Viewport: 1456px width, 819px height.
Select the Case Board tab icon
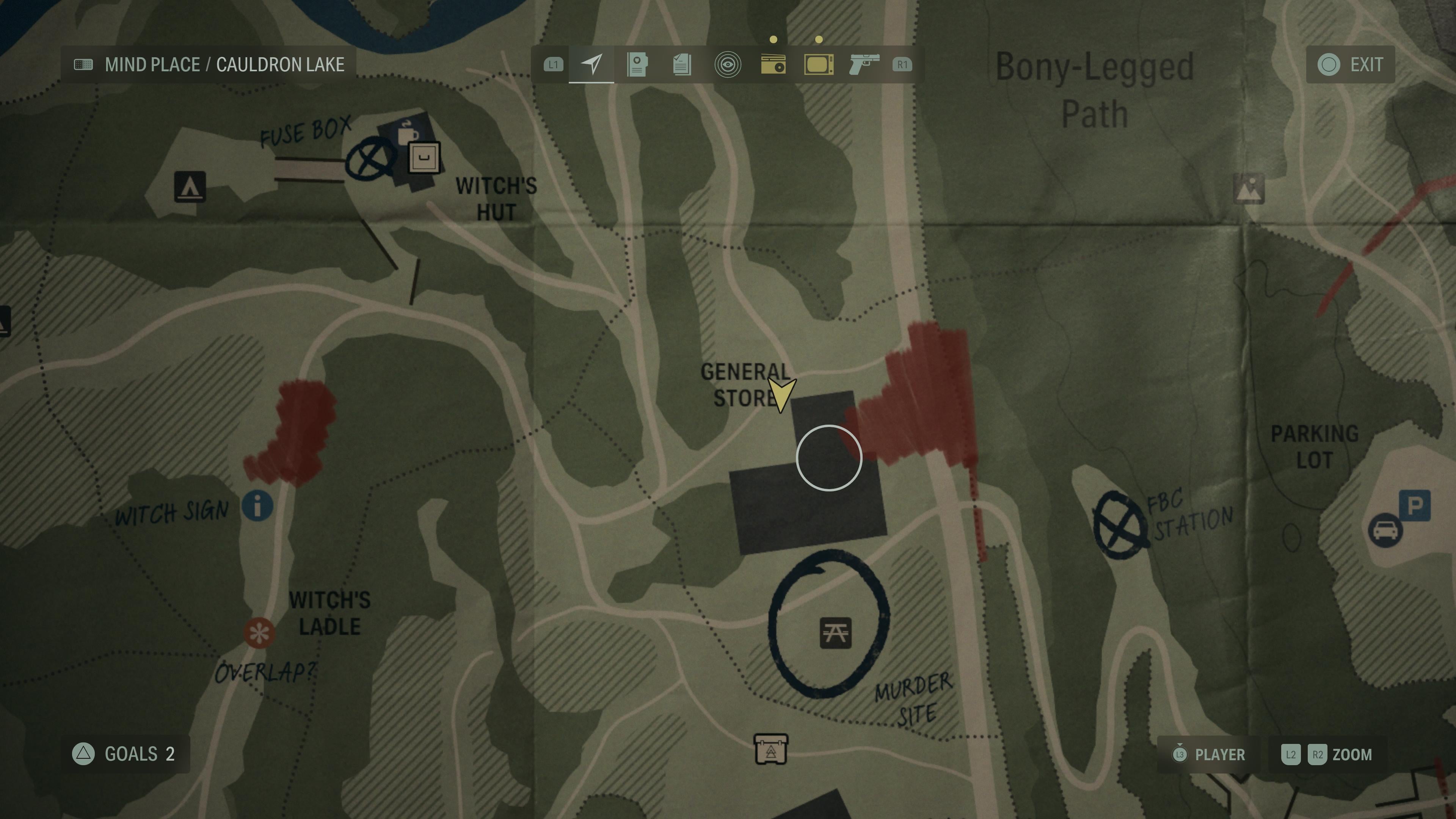pos(637,65)
